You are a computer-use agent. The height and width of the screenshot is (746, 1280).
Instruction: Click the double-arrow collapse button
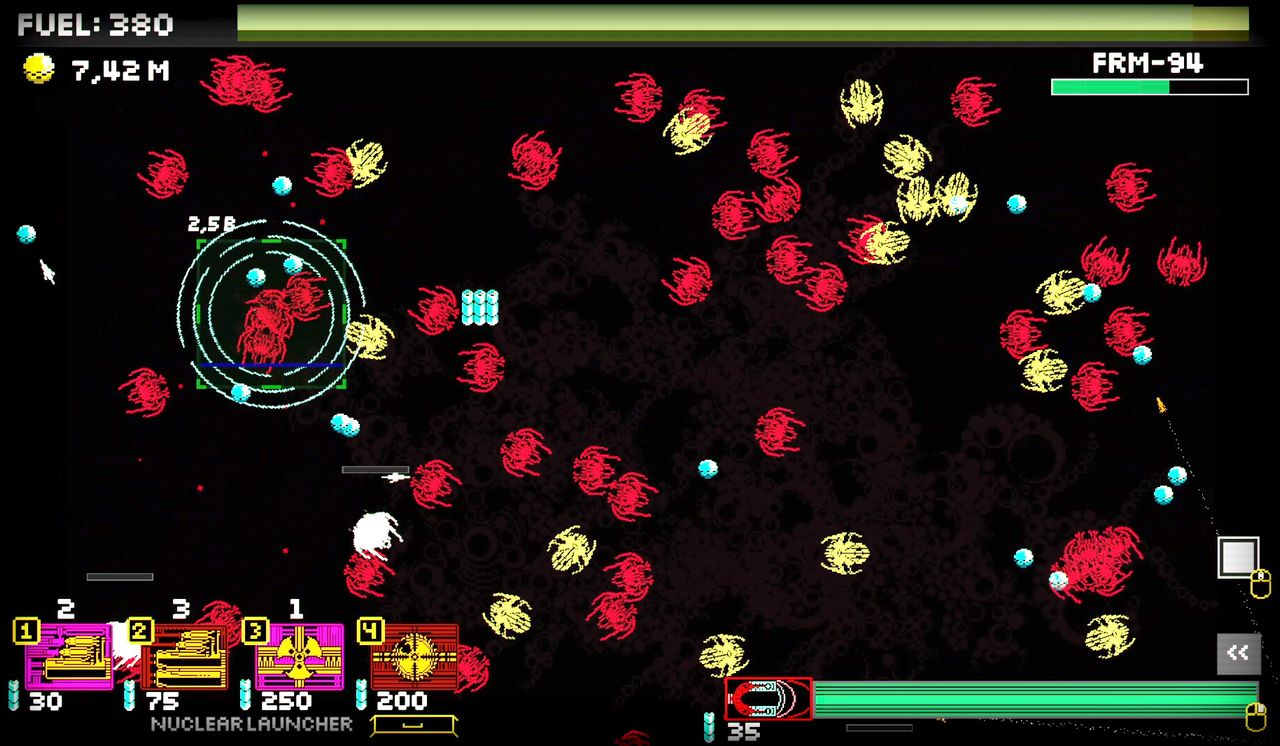pyautogui.click(x=1238, y=653)
